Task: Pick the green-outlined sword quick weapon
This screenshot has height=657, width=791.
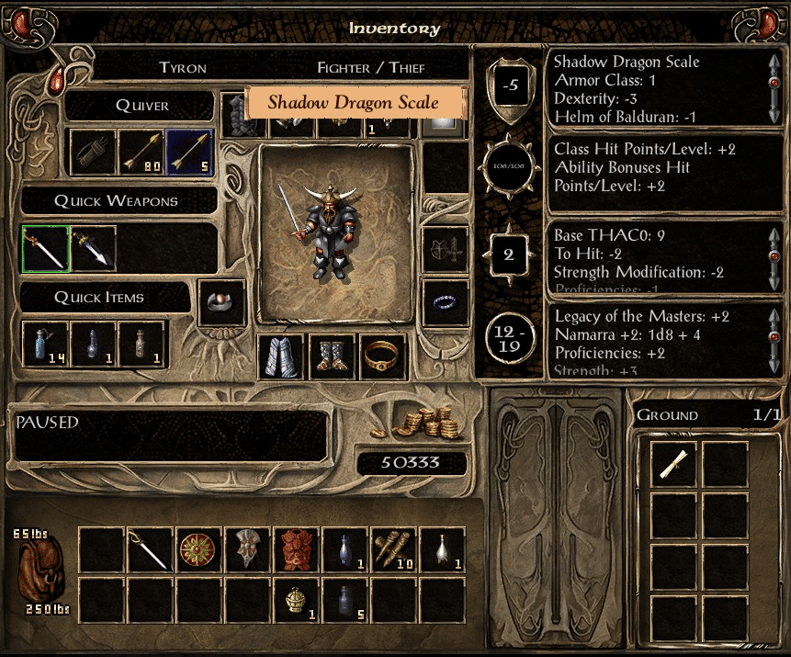Action: tap(46, 249)
